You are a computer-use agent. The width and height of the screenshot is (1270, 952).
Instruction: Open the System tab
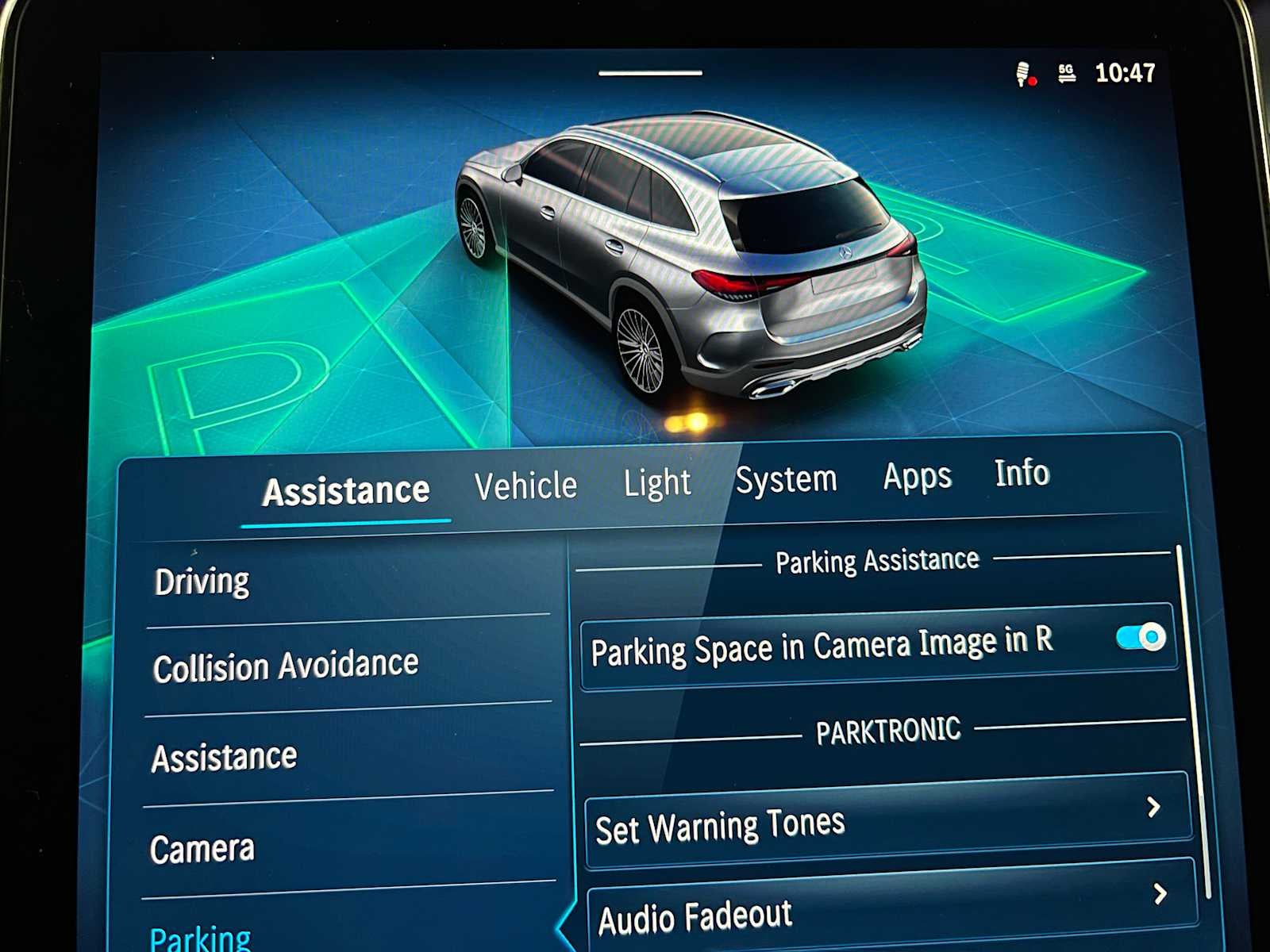click(x=787, y=478)
